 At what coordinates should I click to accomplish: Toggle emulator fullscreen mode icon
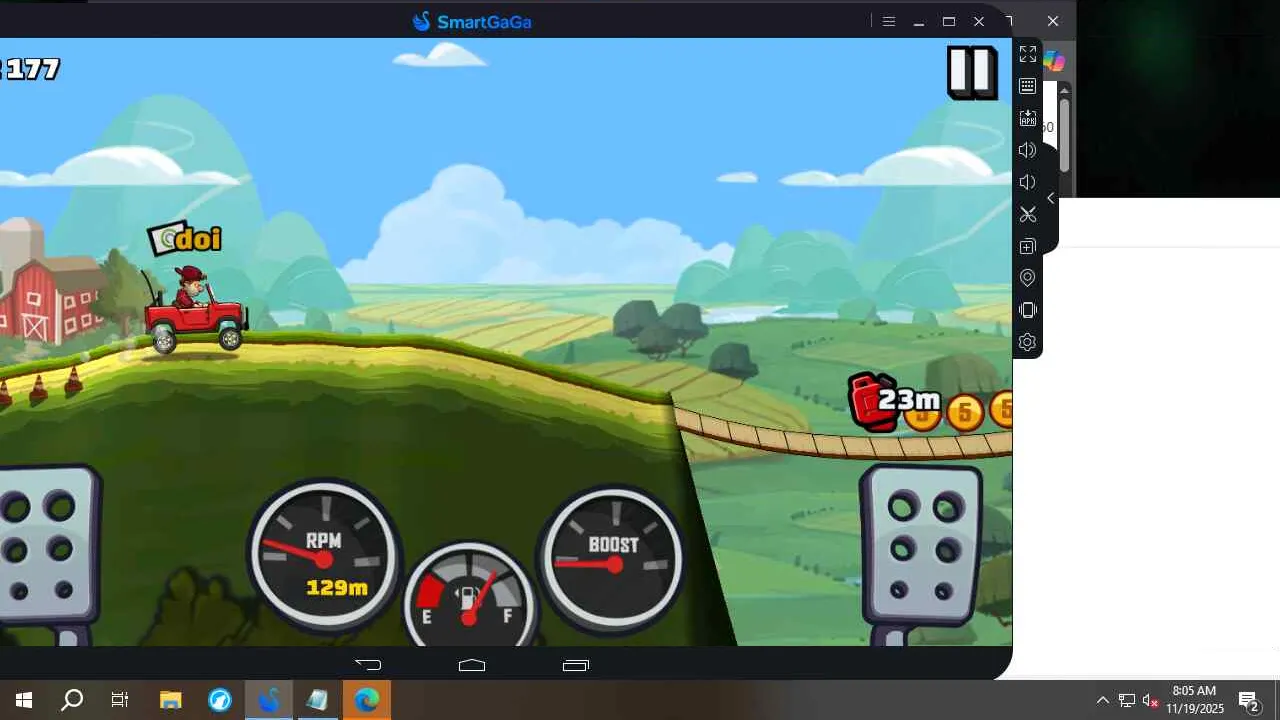[1027, 54]
